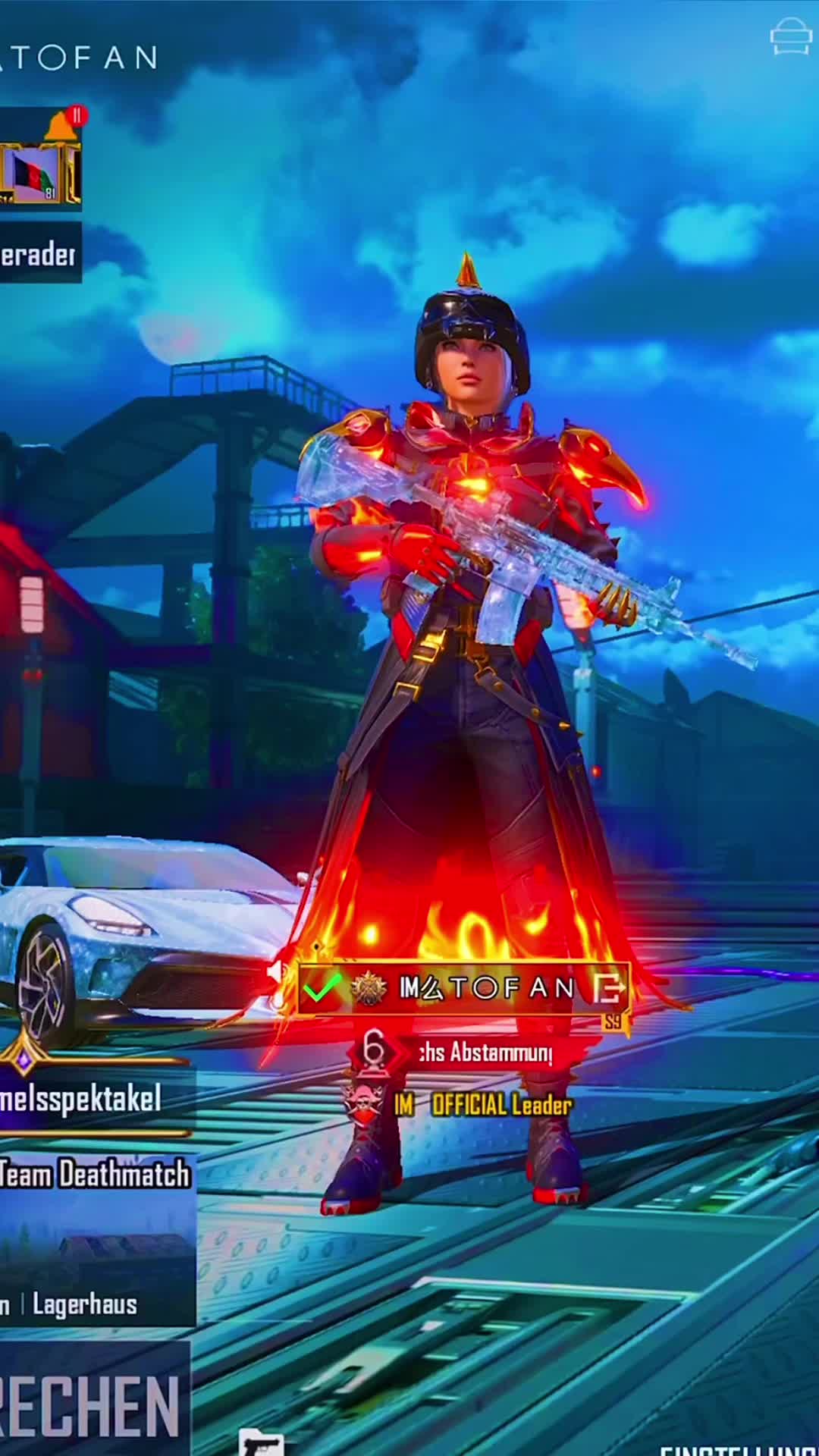Image resolution: width=819 pixels, height=1456 pixels.
Task: Open the Team Deathmatch mode selector
Action: click(x=95, y=1175)
